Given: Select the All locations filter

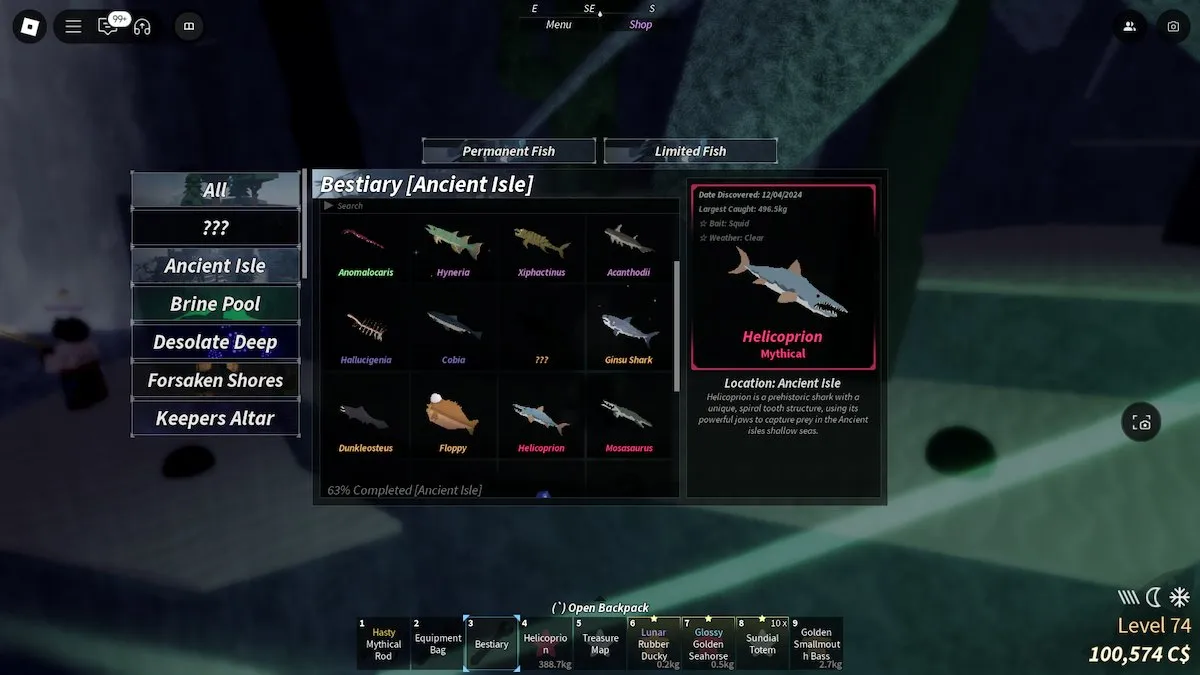Looking at the screenshot, I should pyautogui.click(x=215, y=189).
